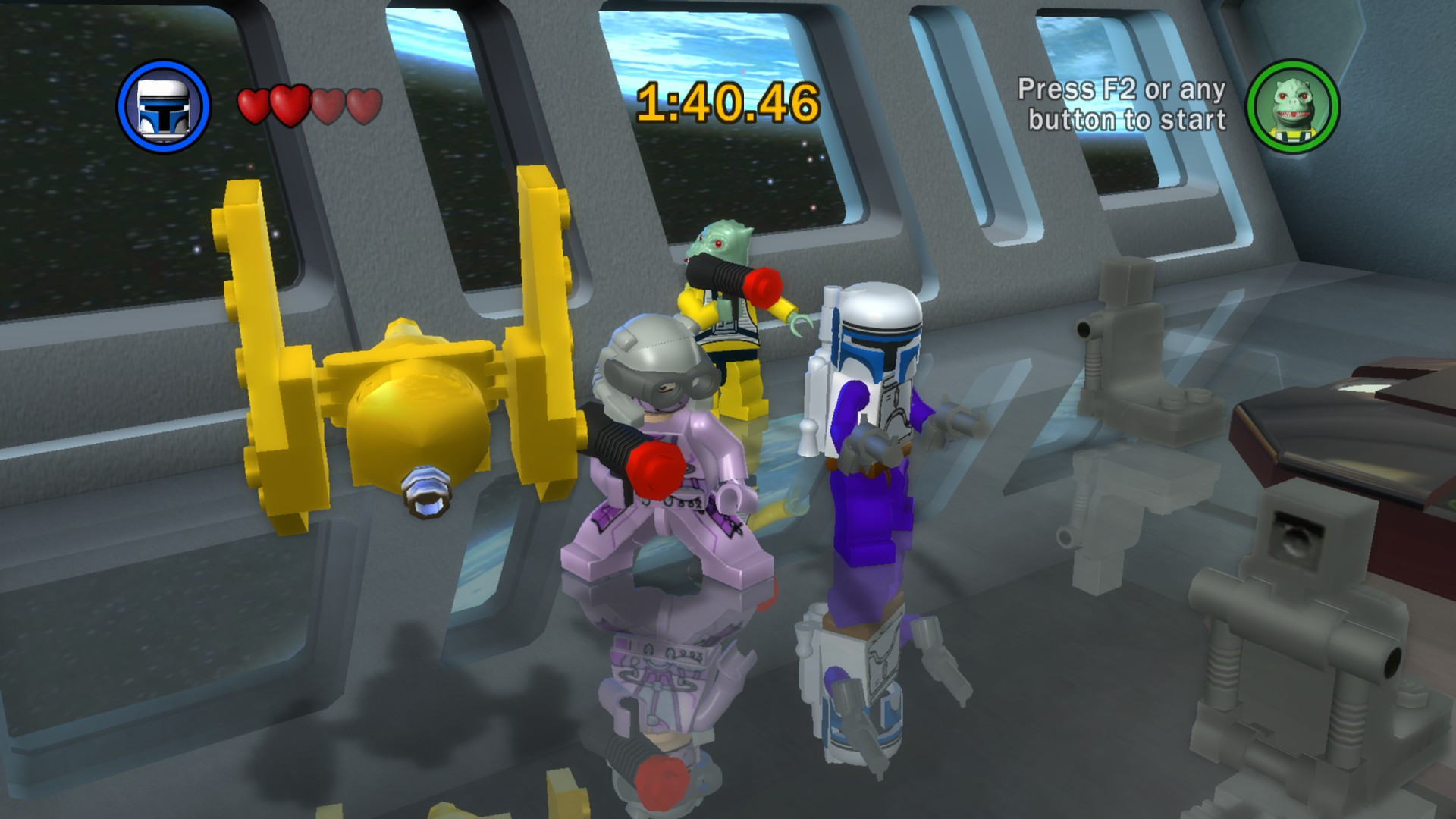Click the Press F2 to start prompt

[1123, 89]
